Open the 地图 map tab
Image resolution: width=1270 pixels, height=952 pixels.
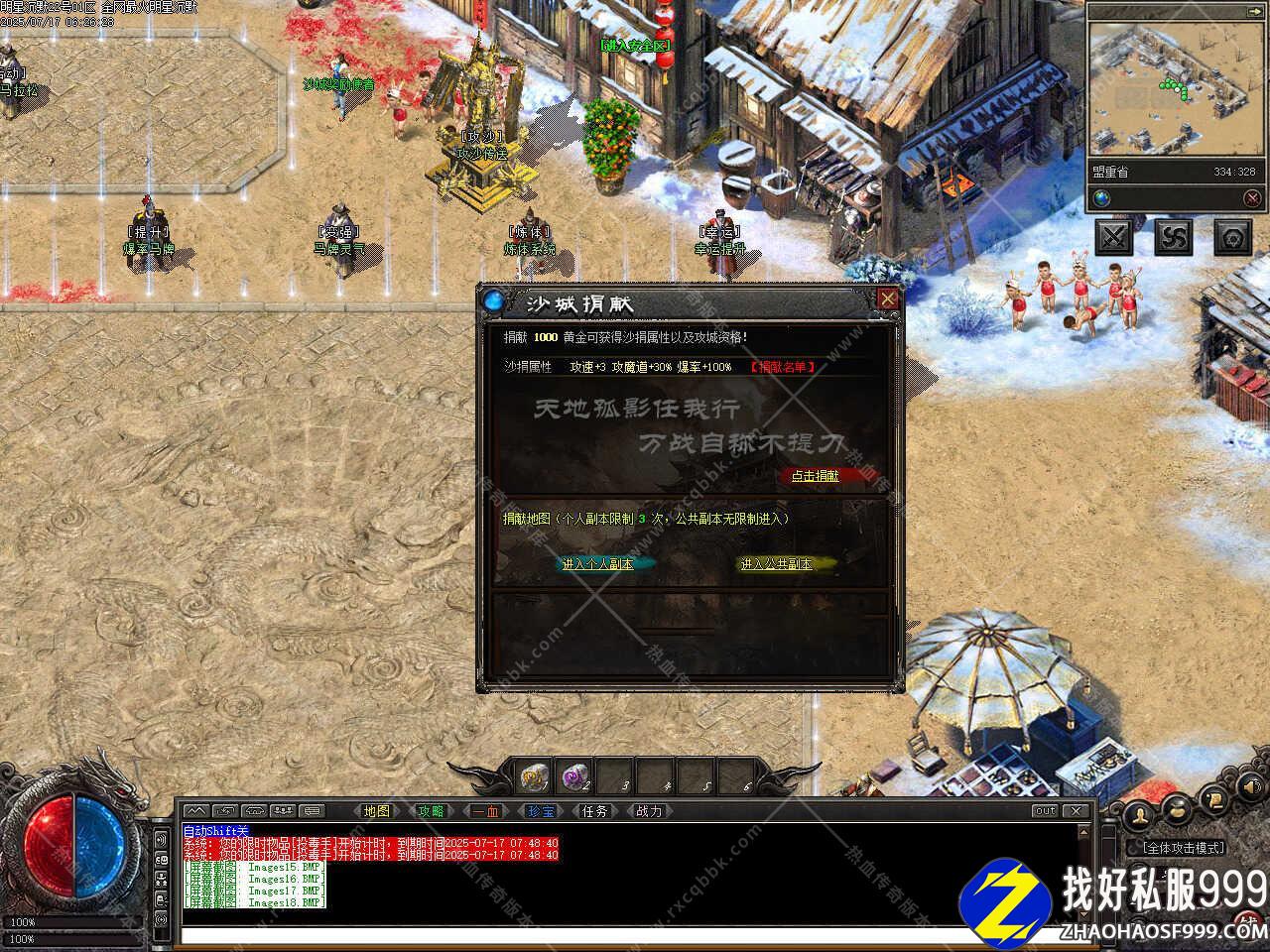(377, 811)
